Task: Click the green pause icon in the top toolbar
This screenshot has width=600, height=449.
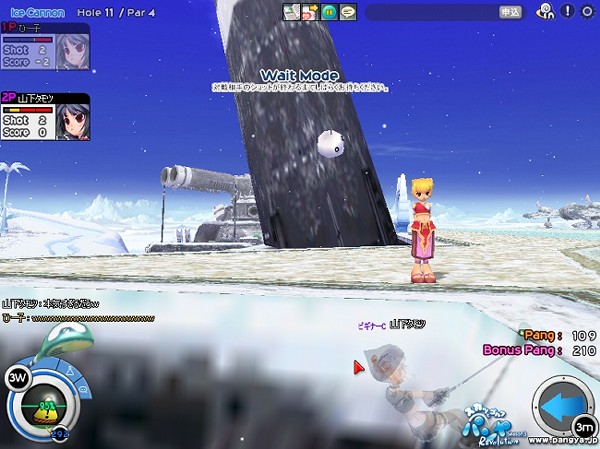Action: tap(327, 12)
